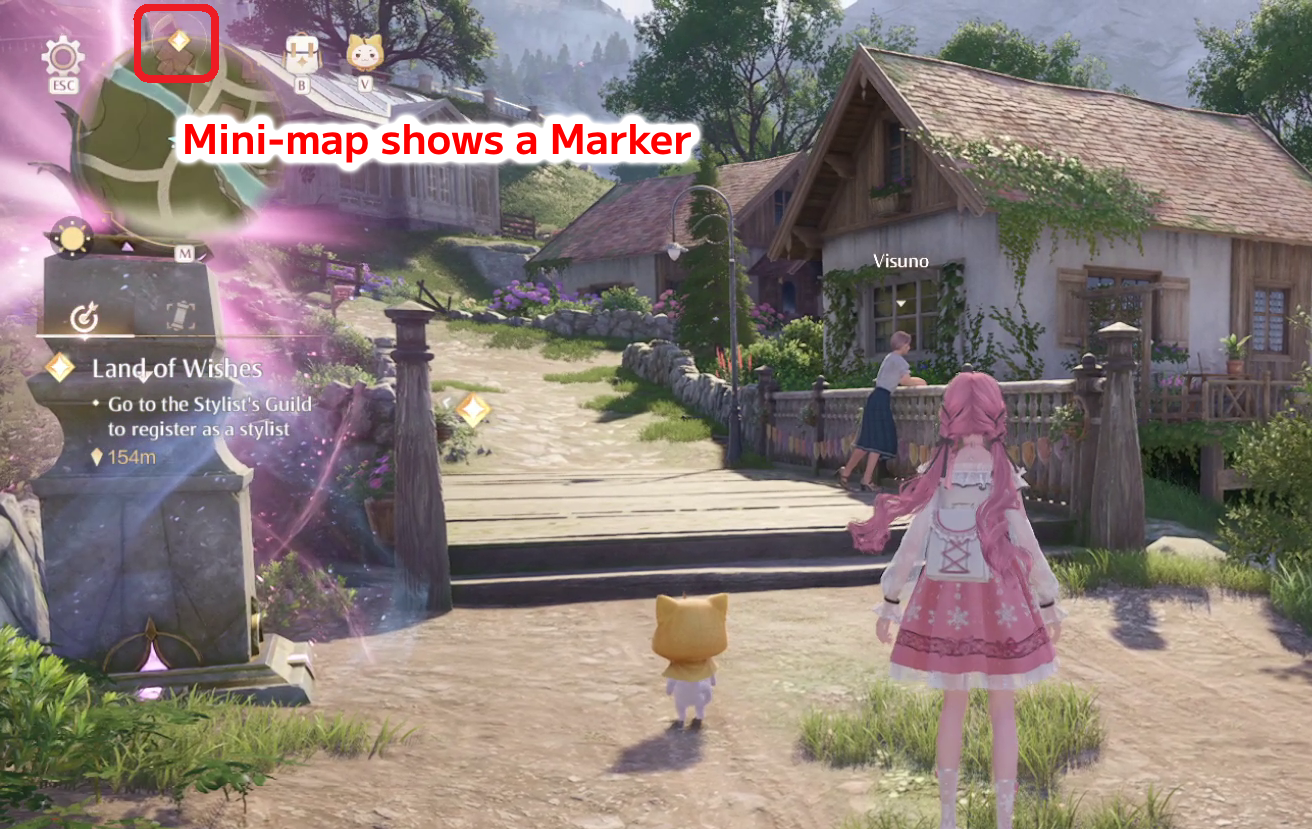Expand the full map with the M button
The height and width of the screenshot is (829, 1312).
pos(185,251)
